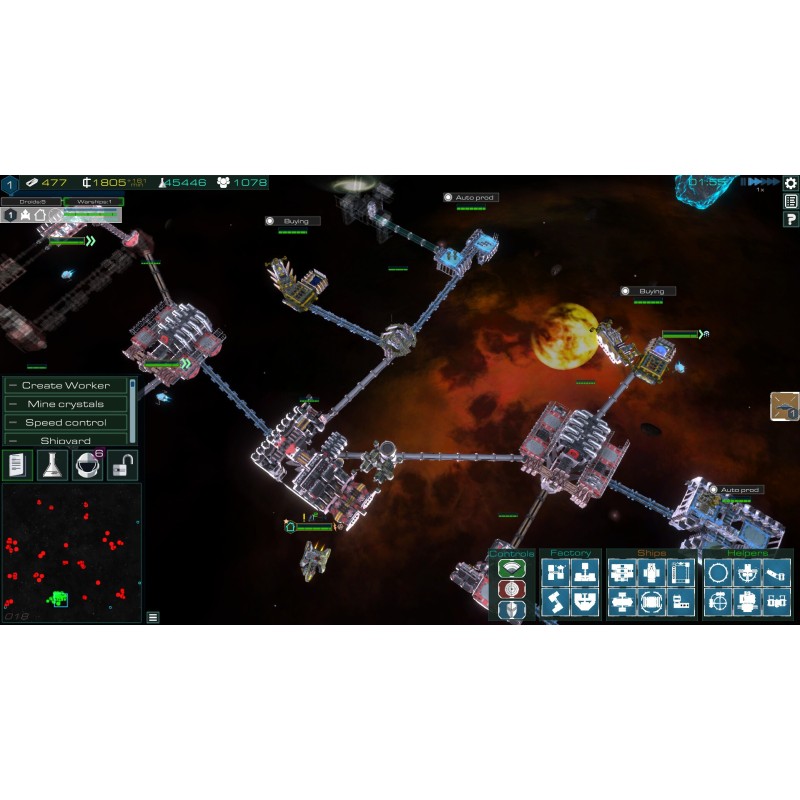
Task: Open the research flask icon
Action: [x=53, y=464]
